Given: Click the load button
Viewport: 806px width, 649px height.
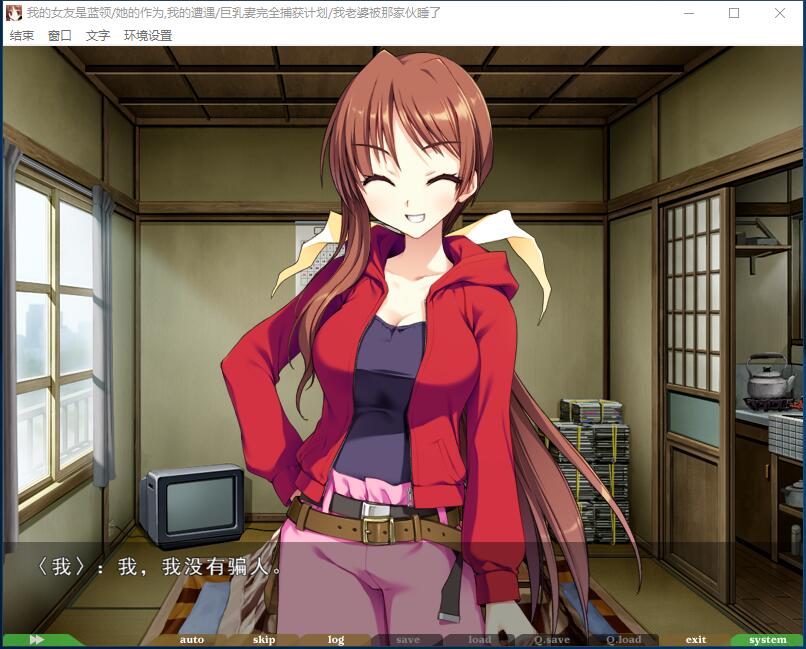Looking at the screenshot, I should pyautogui.click(x=480, y=640).
